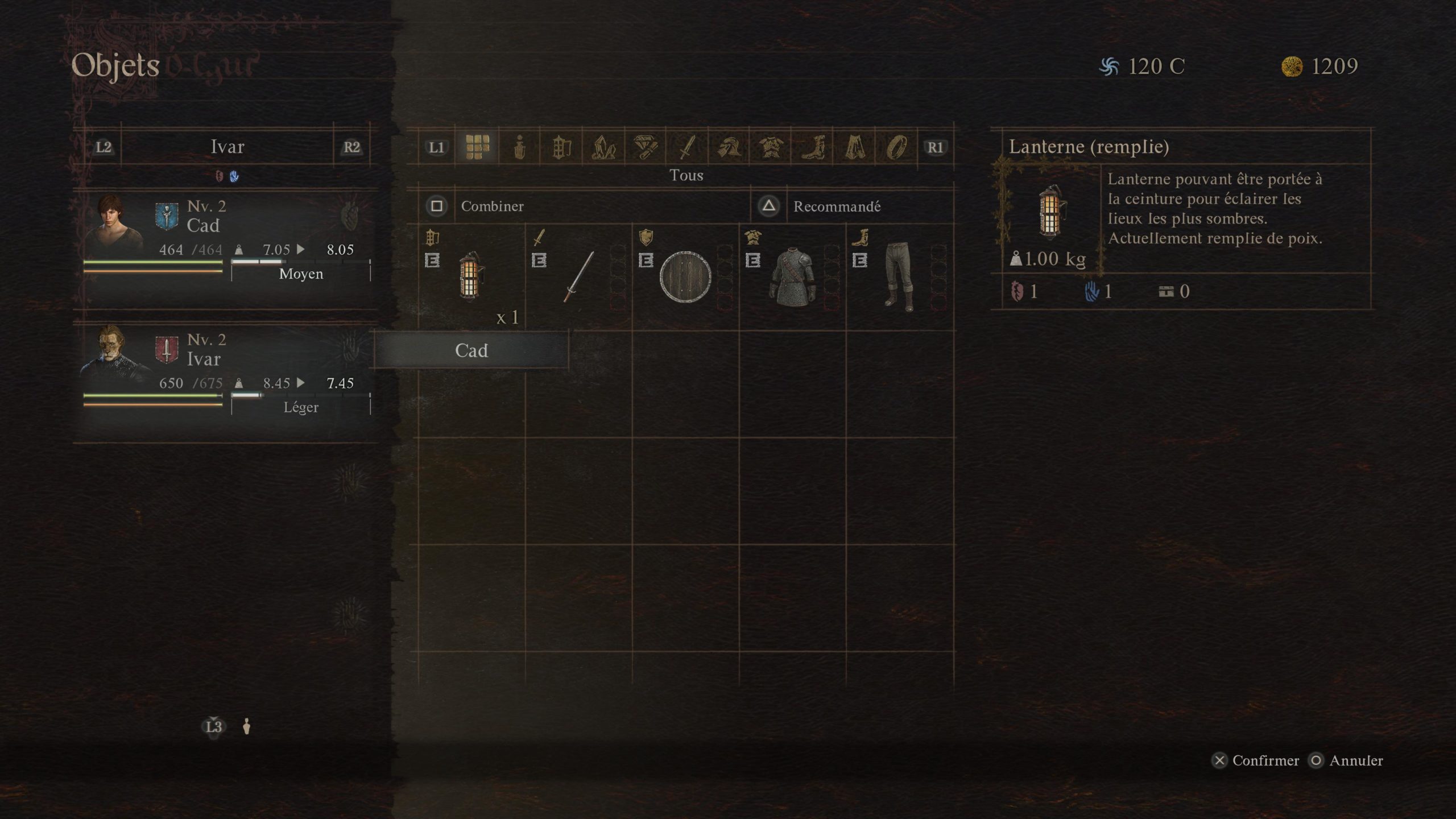
Task: Pick the equipped sword slot
Action: click(578, 277)
